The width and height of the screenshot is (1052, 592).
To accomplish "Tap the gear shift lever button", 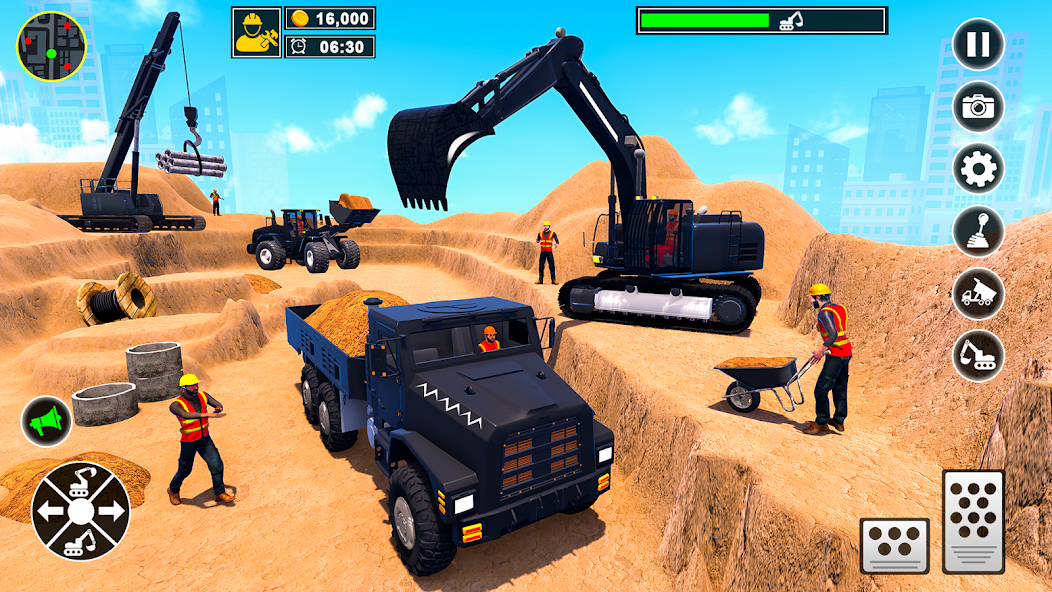I will coord(978,231).
